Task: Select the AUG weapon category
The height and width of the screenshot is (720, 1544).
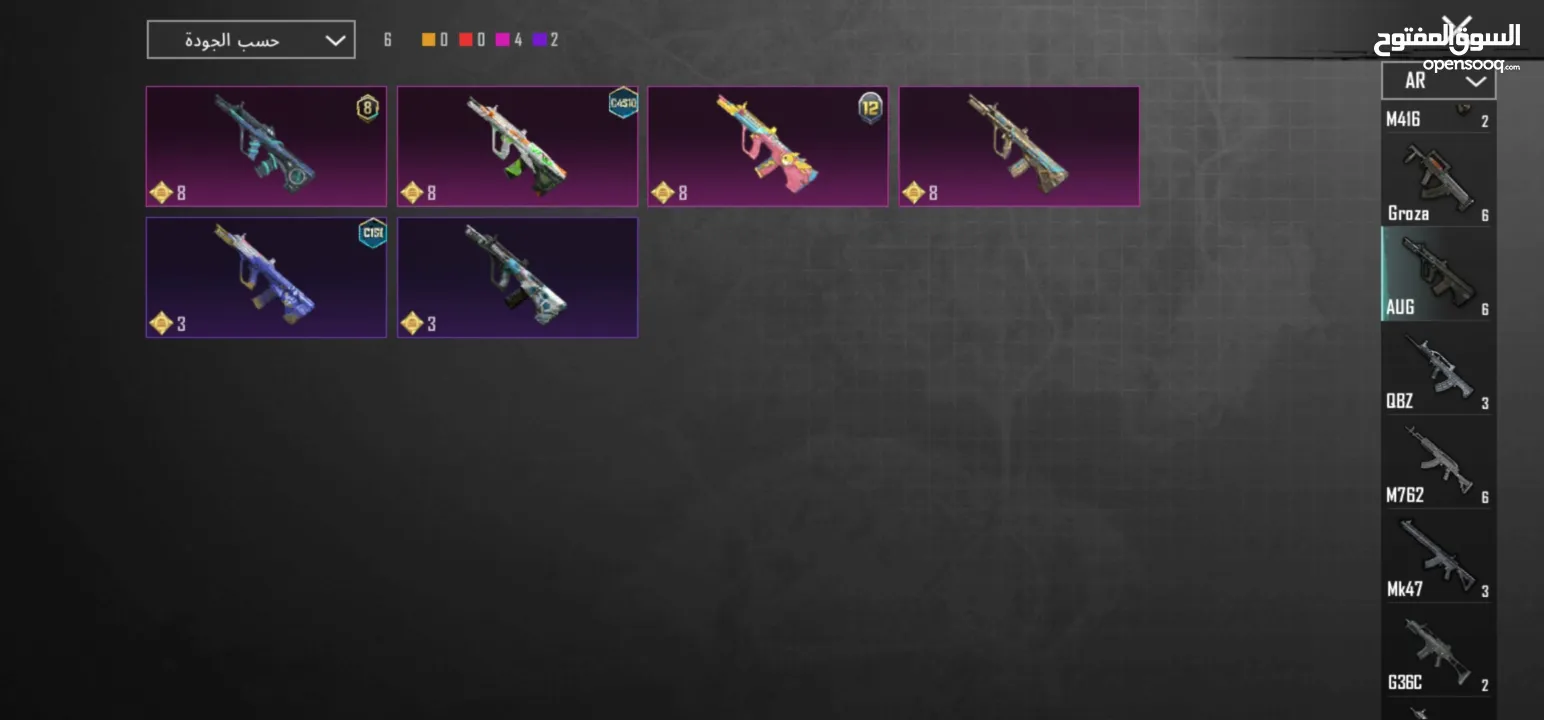Action: click(1438, 274)
